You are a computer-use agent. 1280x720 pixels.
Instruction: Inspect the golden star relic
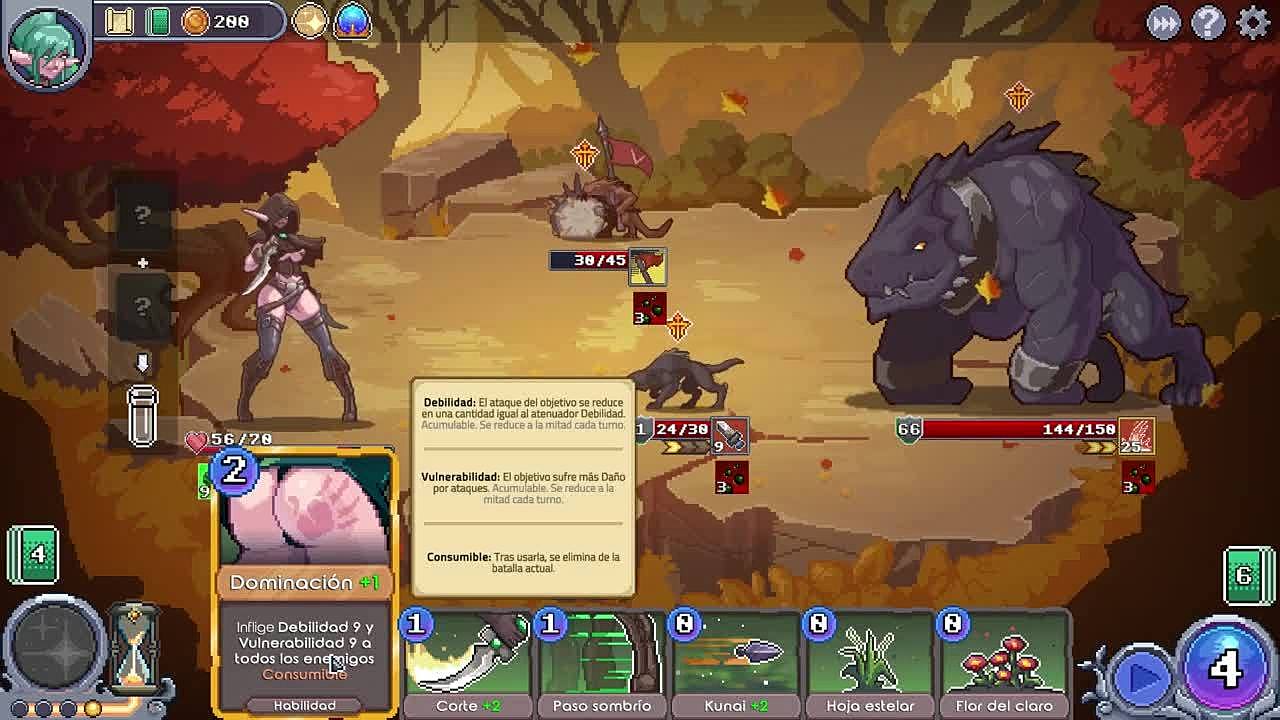tap(310, 21)
